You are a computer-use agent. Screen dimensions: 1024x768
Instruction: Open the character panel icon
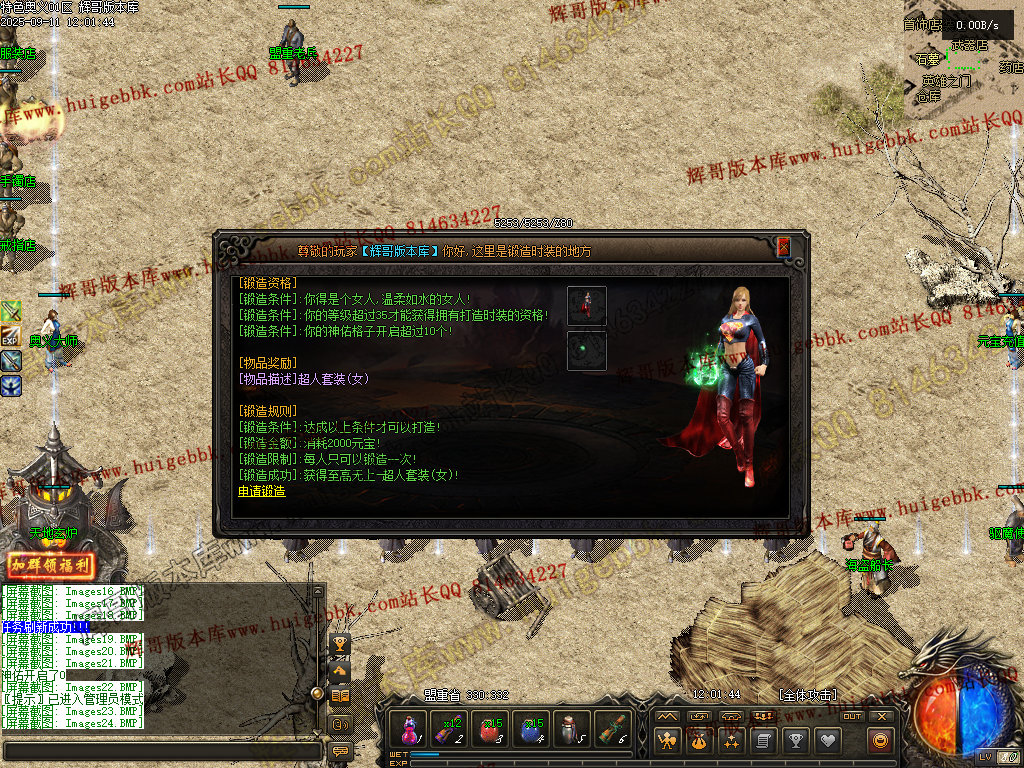(x=667, y=741)
